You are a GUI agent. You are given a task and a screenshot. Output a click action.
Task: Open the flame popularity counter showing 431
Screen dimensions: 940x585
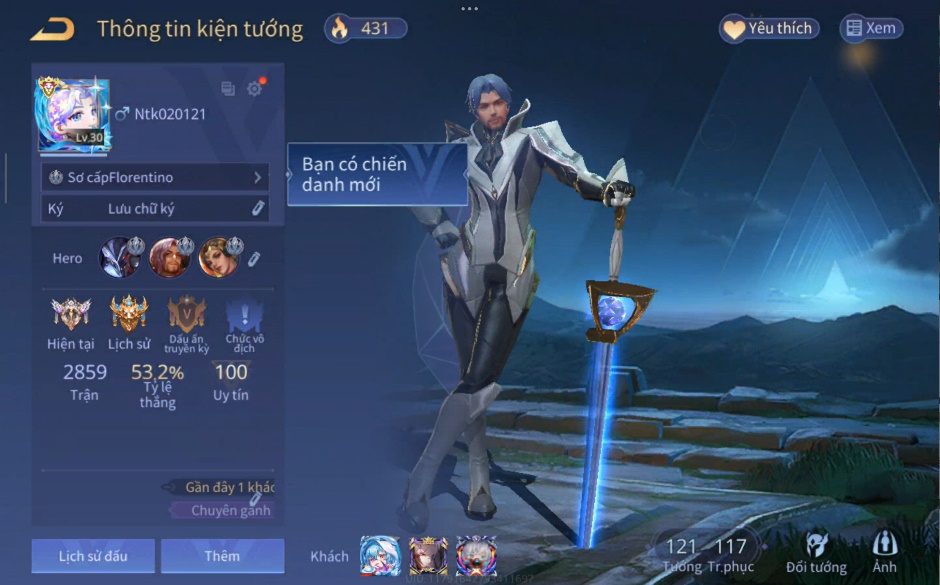pyautogui.click(x=366, y=29)
